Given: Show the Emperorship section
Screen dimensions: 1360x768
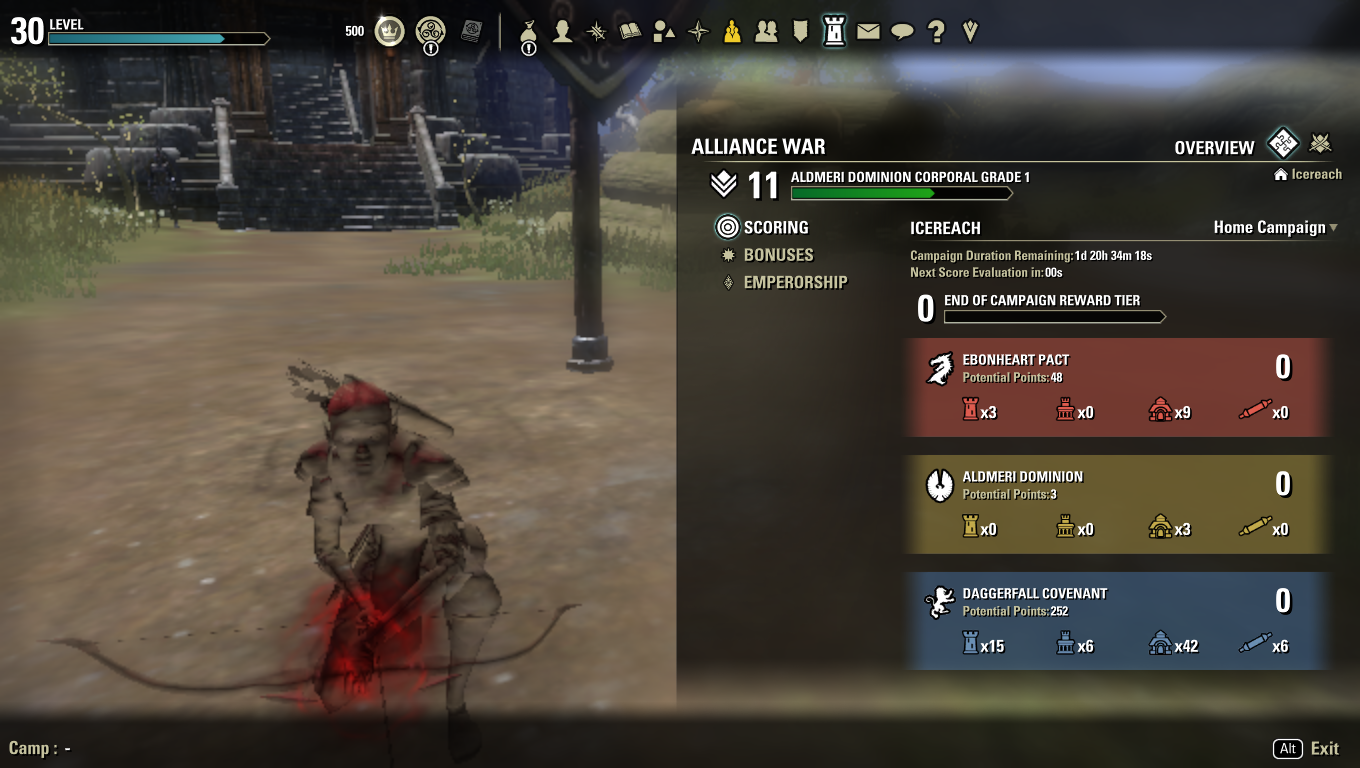Looking at the screenshot, I should pos(794,283).
